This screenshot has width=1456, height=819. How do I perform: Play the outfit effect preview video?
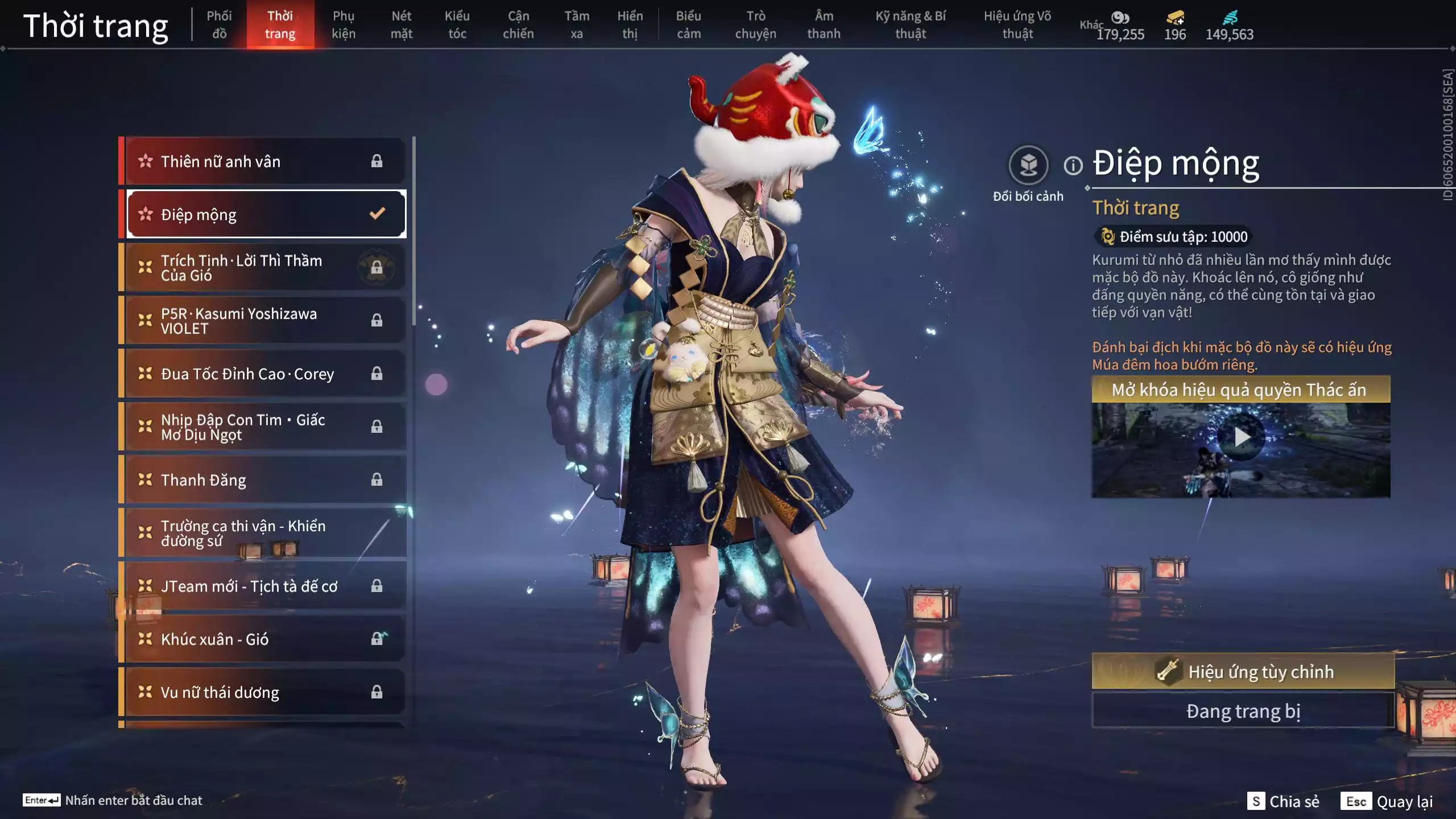click(x=1241, y=437)
